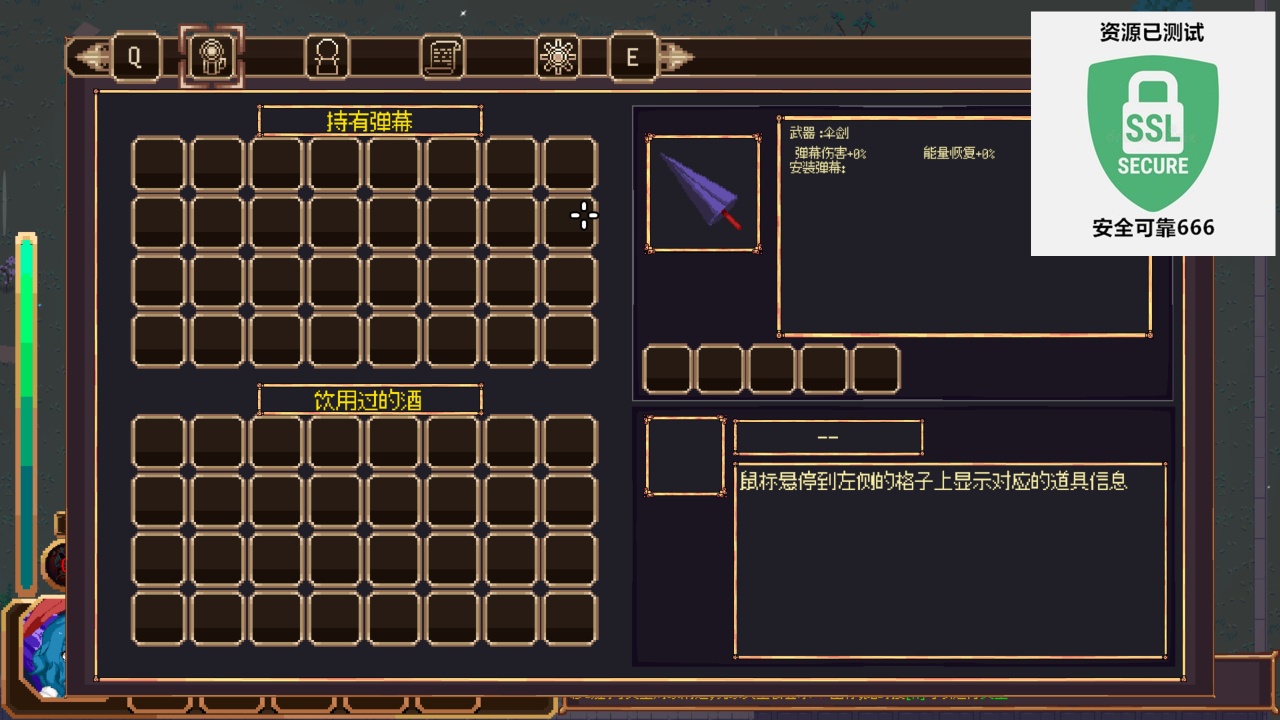Click the middle equip slot under weapon panel
Screen dimensions: 1280x720
[x=773, y=368]
